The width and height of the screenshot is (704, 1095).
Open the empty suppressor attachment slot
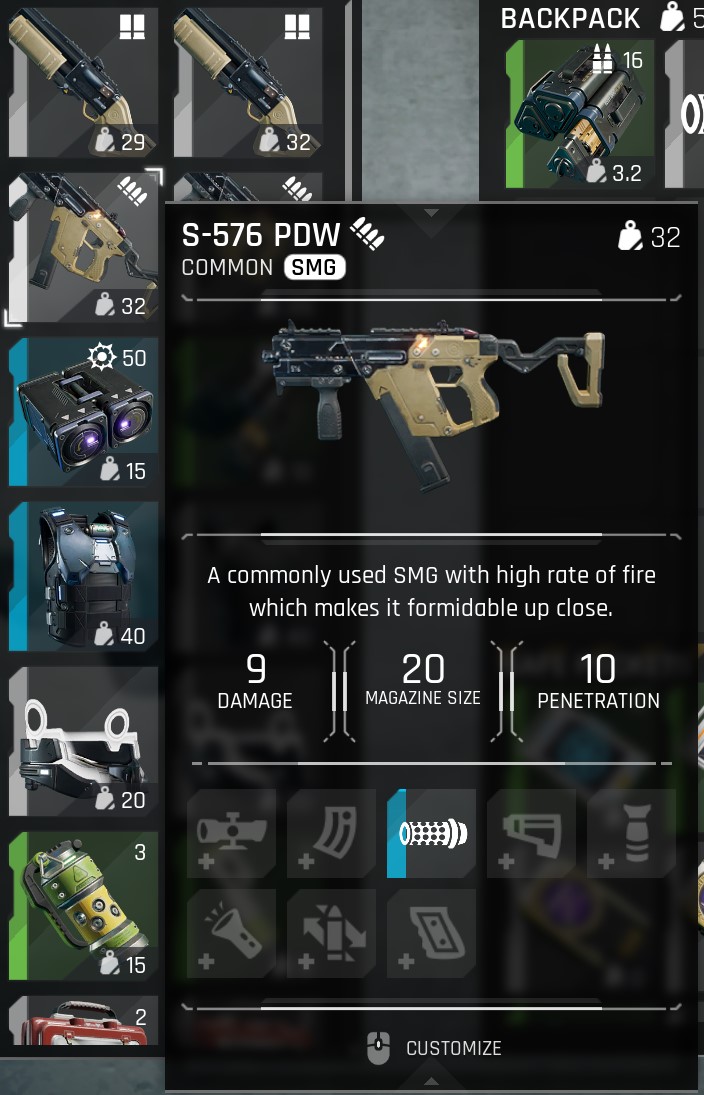(x=632, y=833)
